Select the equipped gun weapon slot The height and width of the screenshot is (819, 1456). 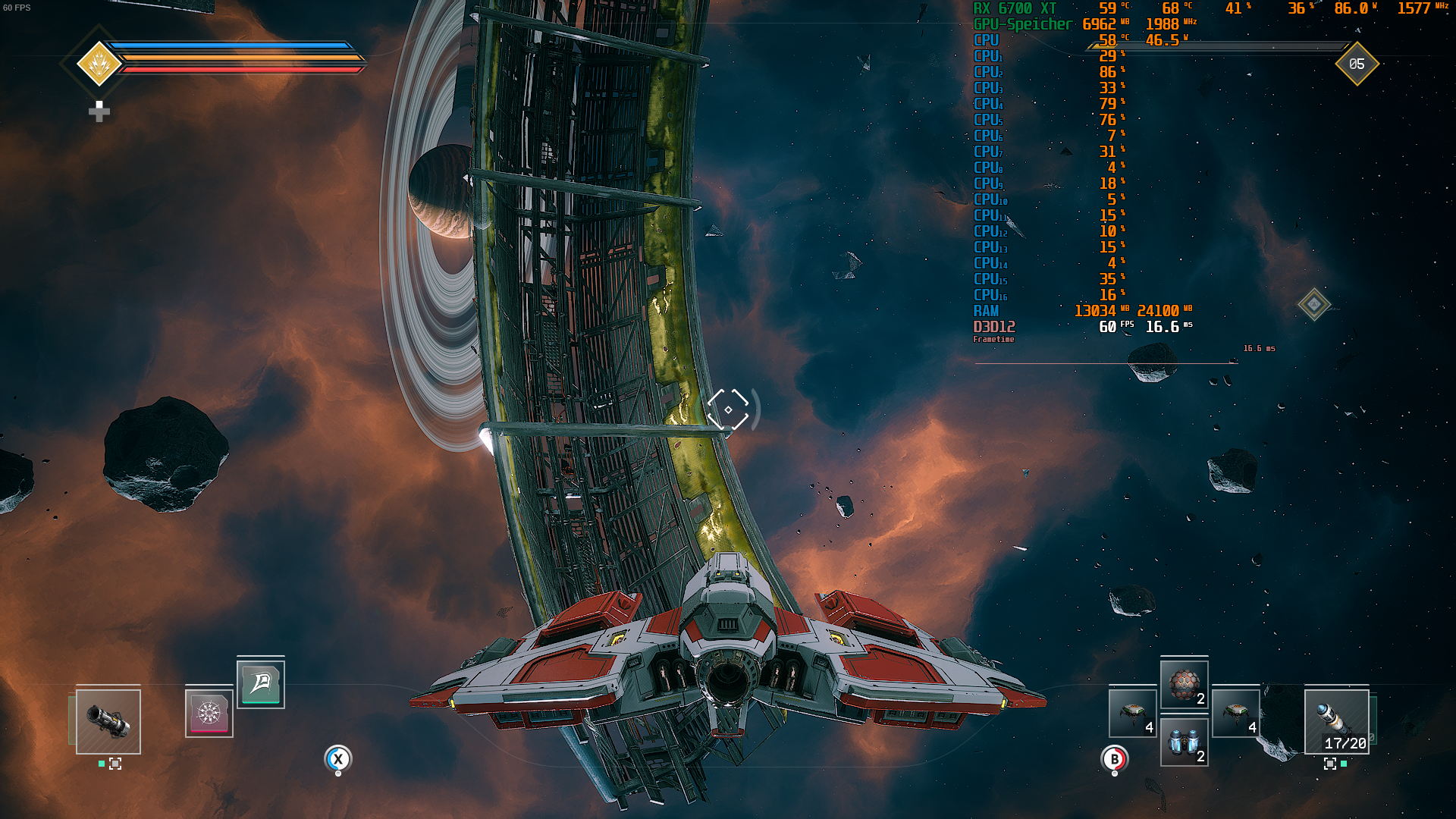107,722
